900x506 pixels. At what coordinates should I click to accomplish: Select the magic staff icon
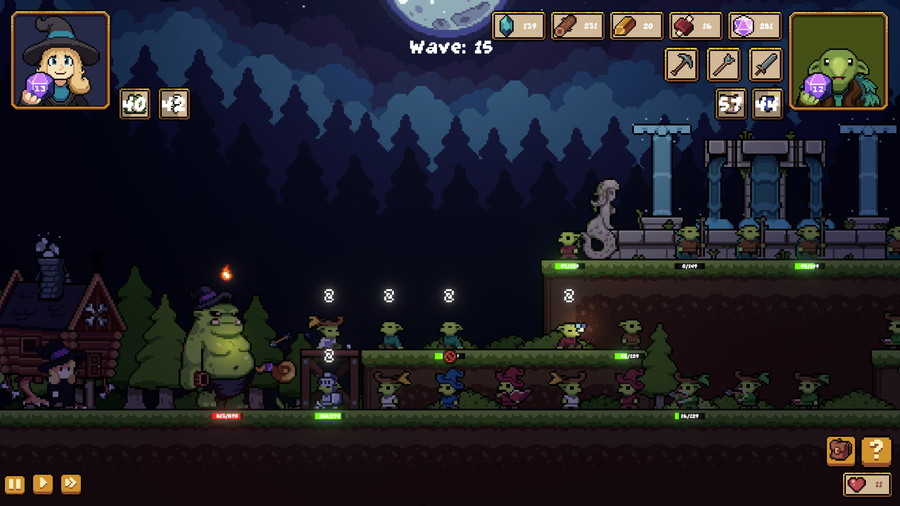pyautogui.click(x=724, y=65)
